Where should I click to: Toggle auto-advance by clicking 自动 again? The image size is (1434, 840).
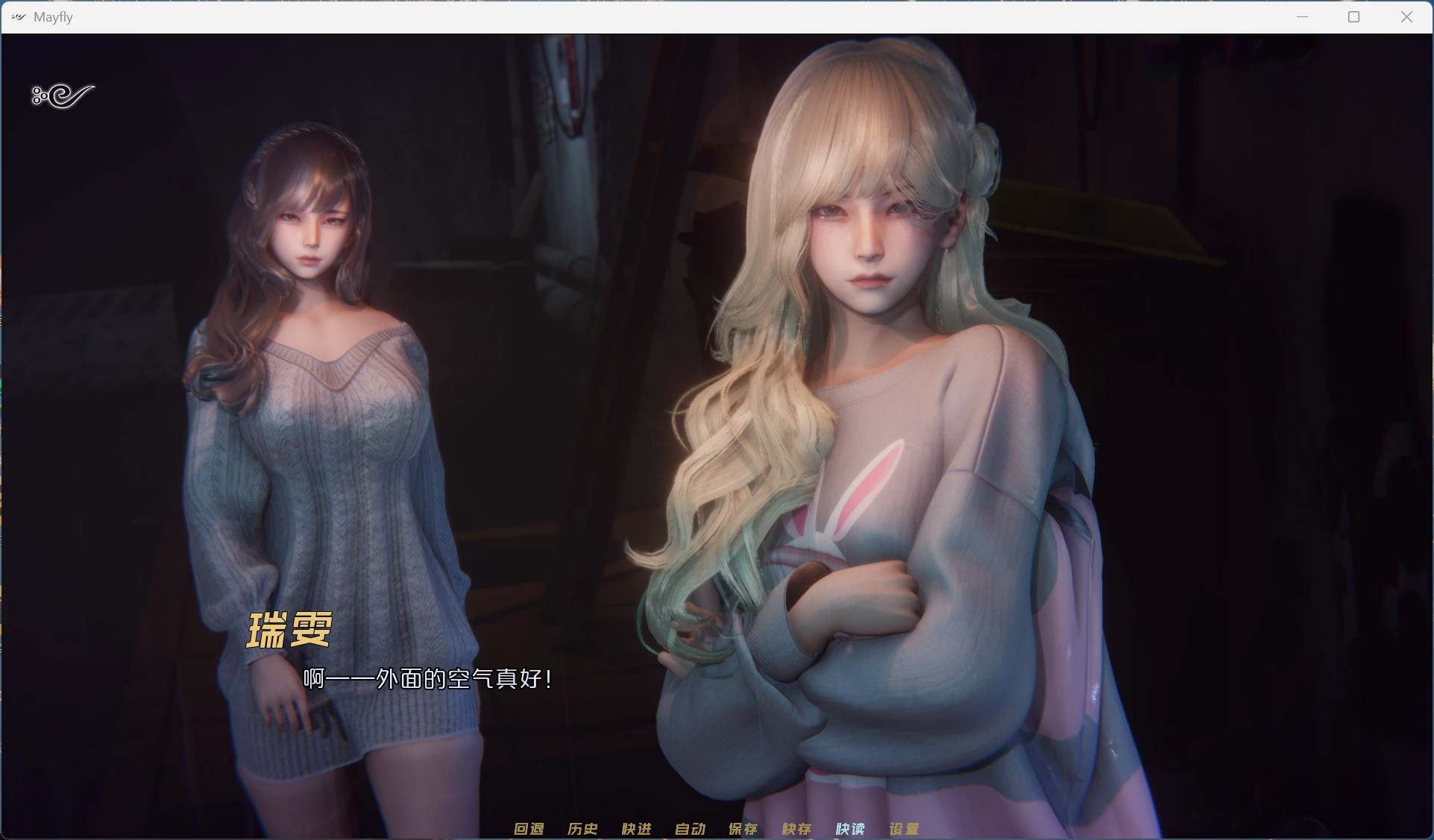click(689, 828)
